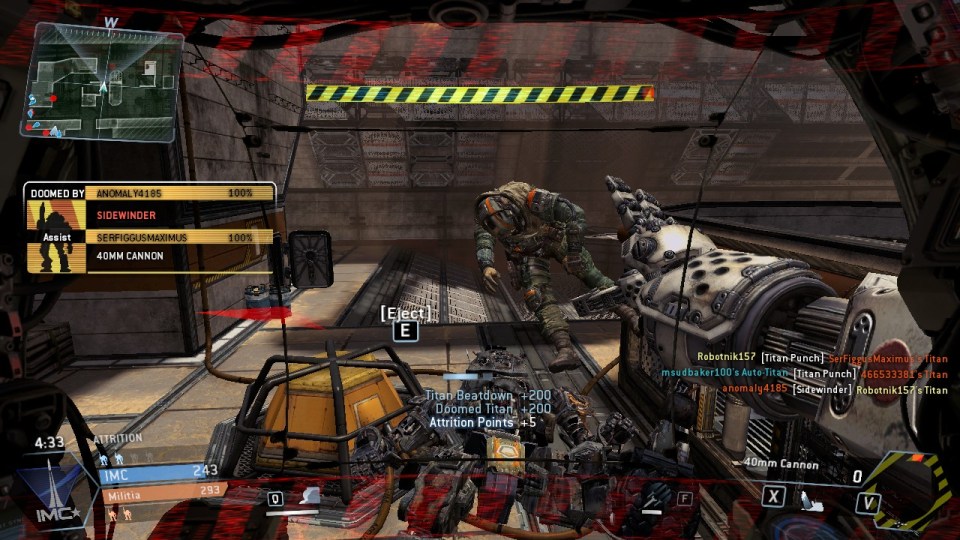Activate the tactical ability icon beside Q
This screenshot has height=540, width=960.
point(310,497)
